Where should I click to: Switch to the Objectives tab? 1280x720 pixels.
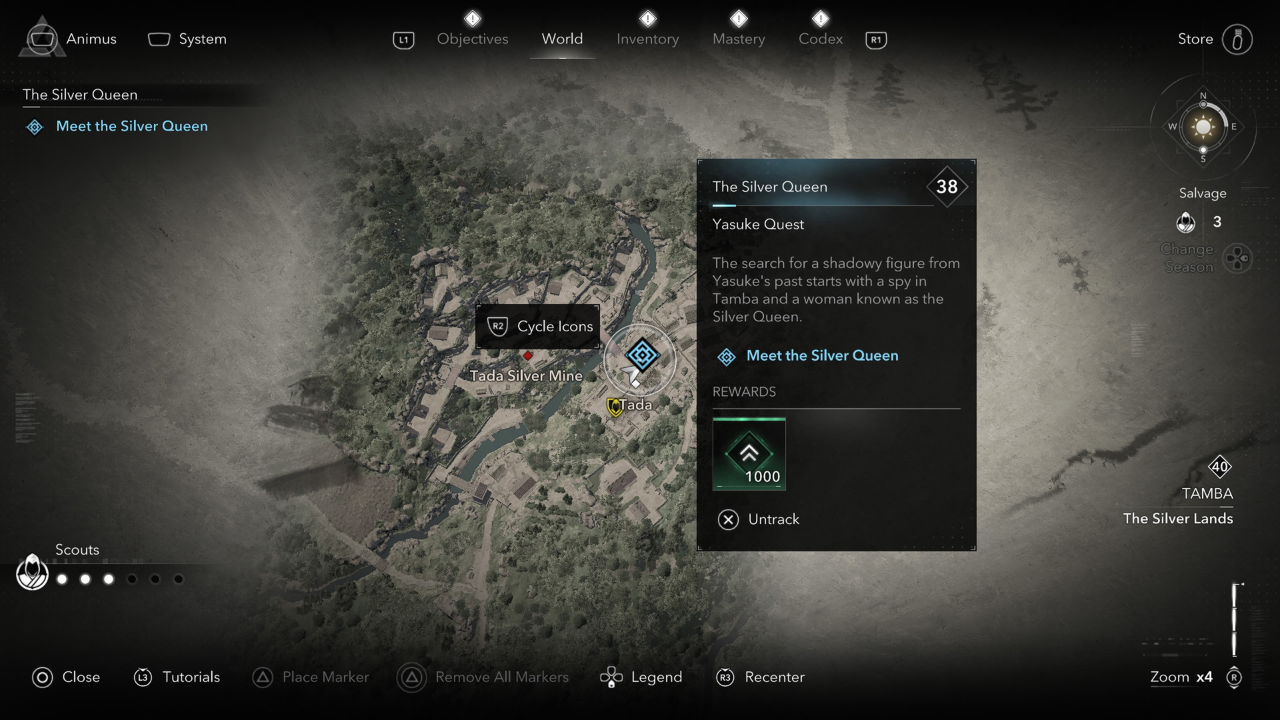point(472,39)
